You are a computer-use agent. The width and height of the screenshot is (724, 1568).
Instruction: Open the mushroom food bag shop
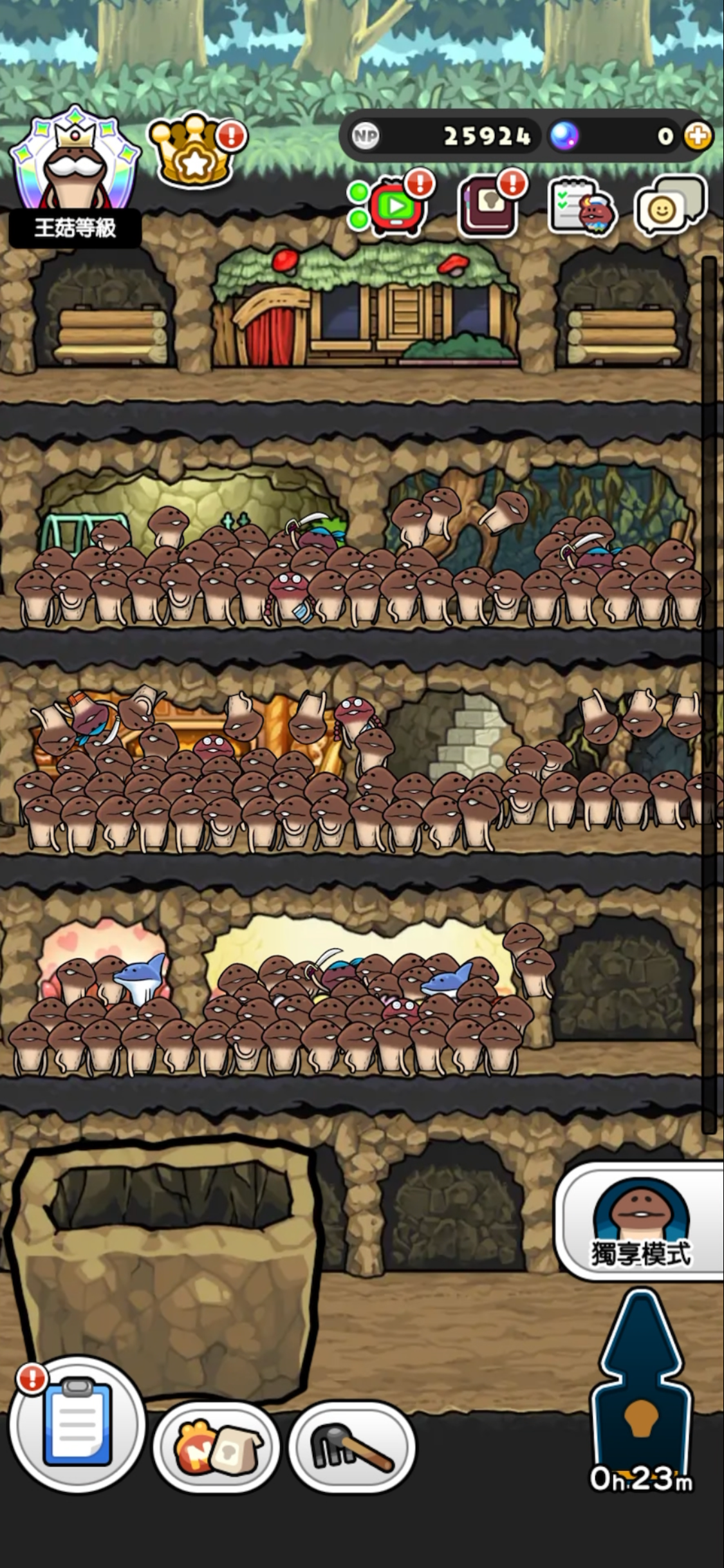click(x=216, y=1448)
